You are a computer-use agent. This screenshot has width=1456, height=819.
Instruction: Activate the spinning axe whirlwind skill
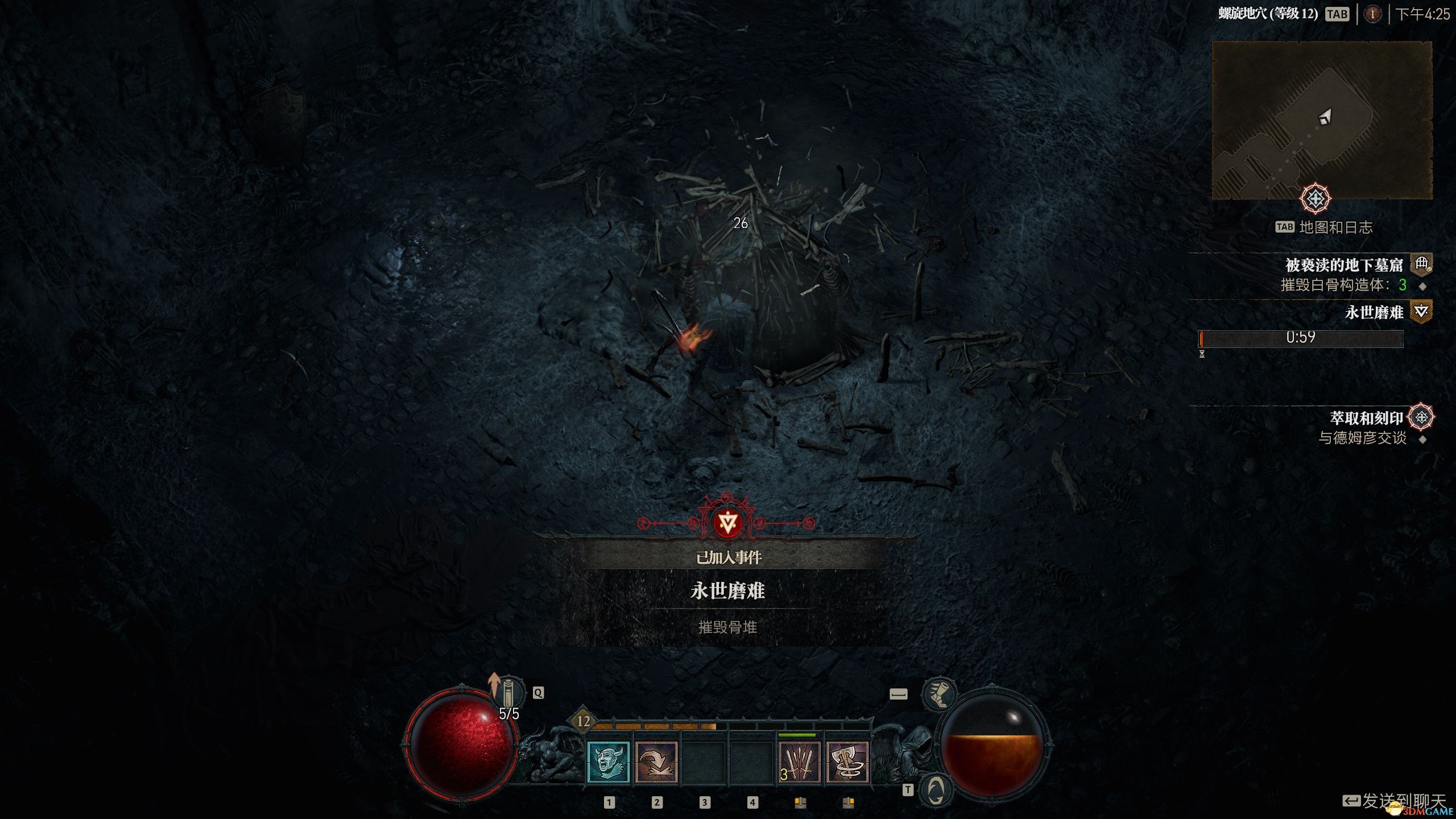pyautogui.click(x=847, y=763)
